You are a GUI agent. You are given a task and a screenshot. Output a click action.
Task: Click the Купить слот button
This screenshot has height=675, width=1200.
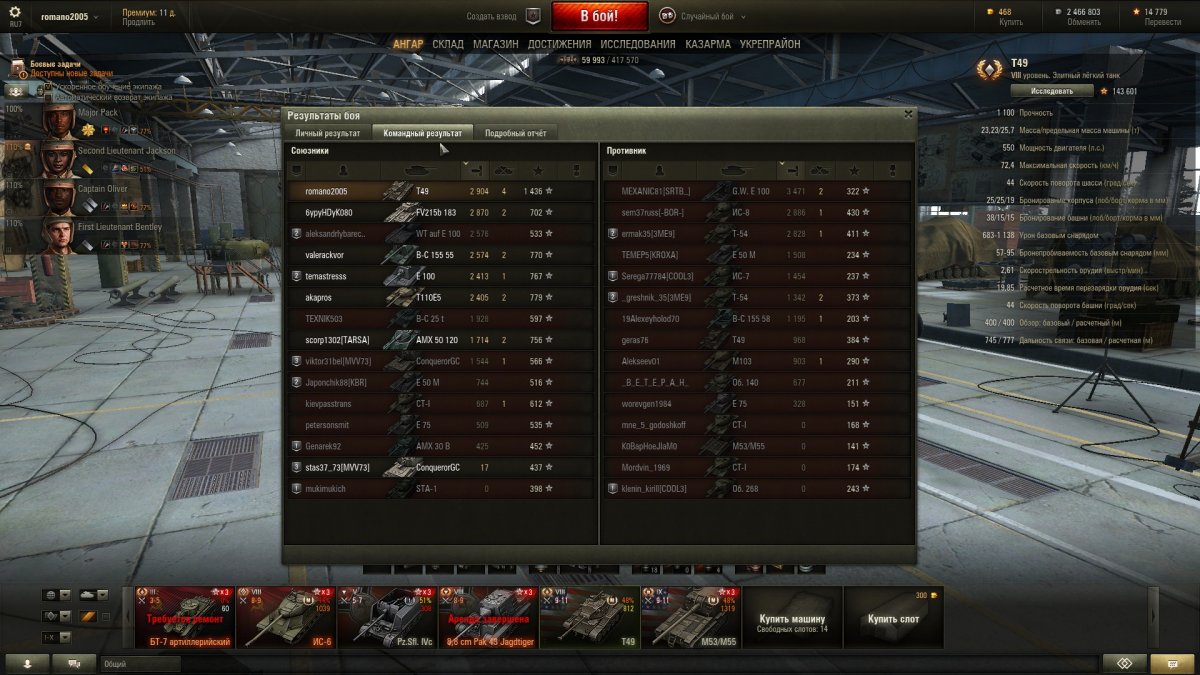(893, 617)
